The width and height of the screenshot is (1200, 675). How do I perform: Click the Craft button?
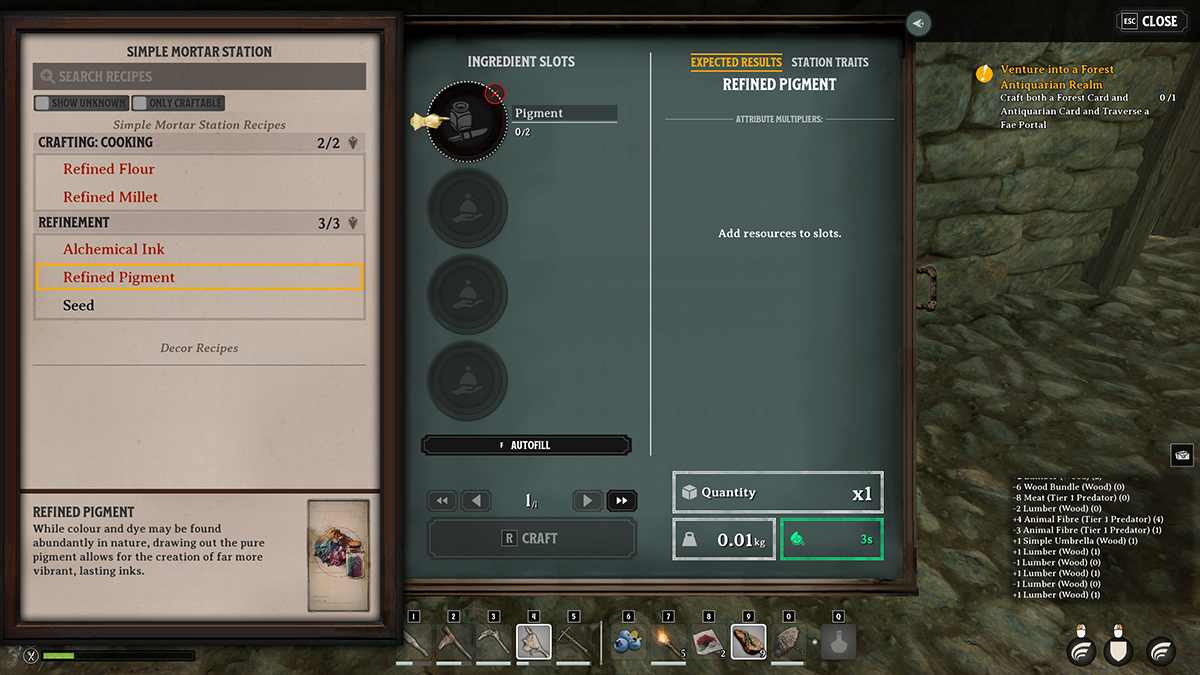[532, 538]
